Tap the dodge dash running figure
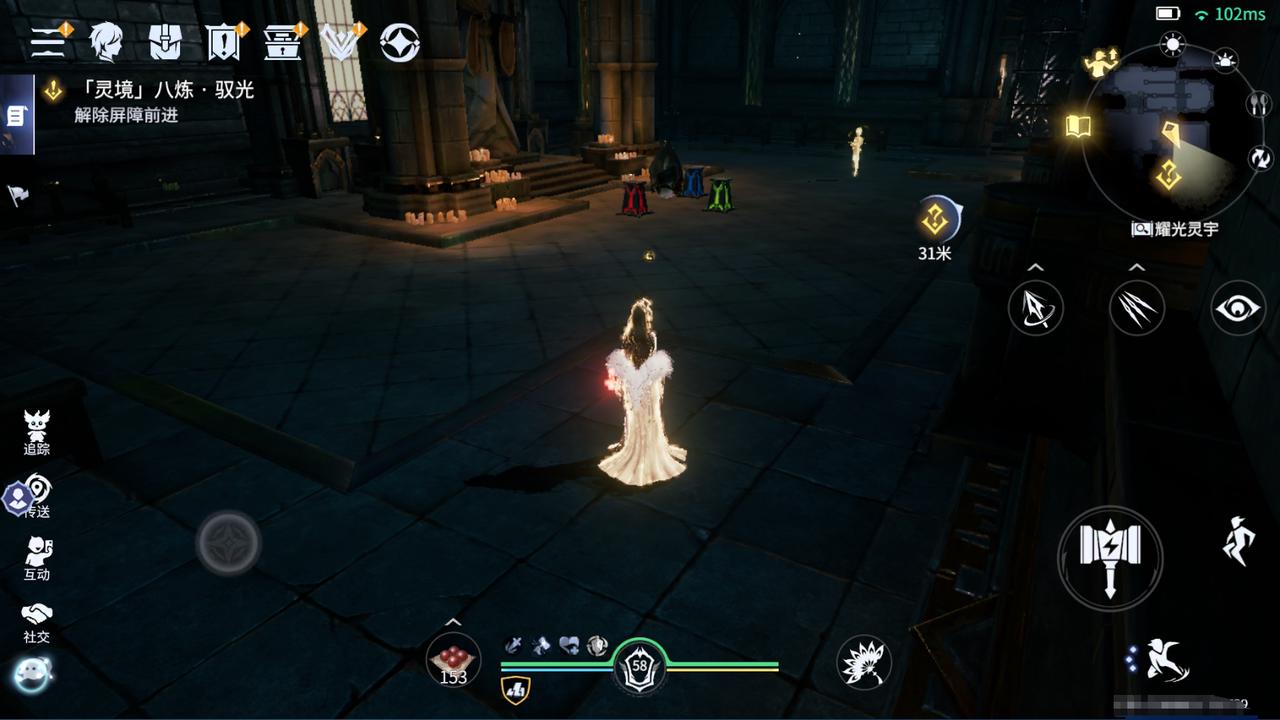Screen dimensions: 1280x720 tap(1239, 541)
